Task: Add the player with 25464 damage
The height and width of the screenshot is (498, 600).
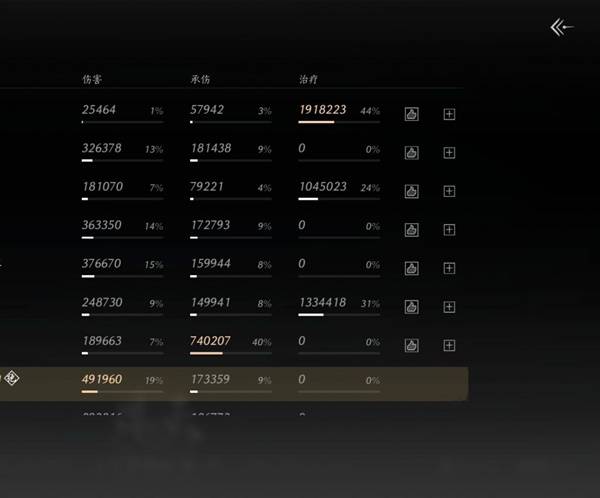Action: pyautogui.click(x=449, y=114)
